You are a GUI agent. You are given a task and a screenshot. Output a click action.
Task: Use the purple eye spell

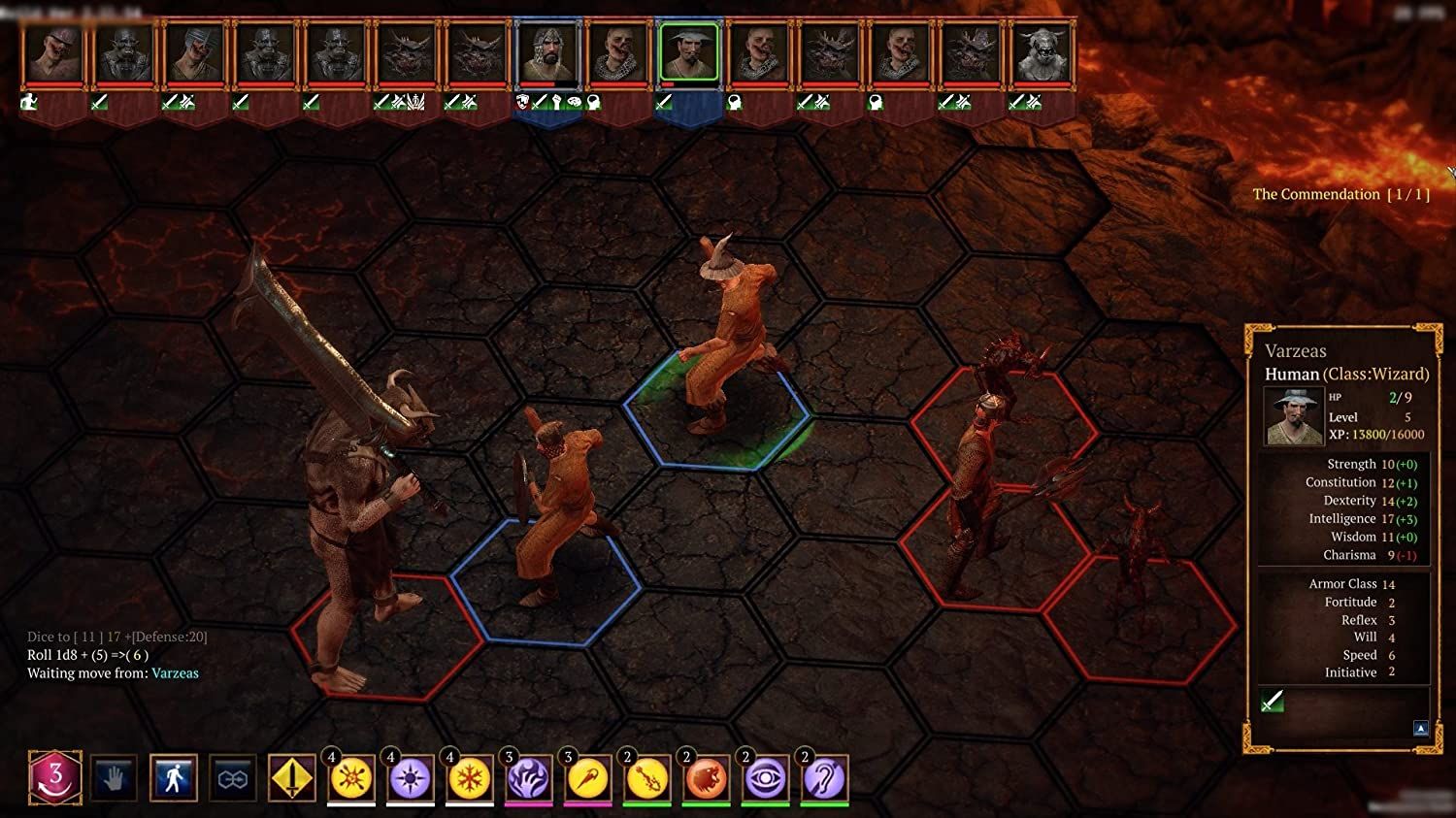click(766, 779)
